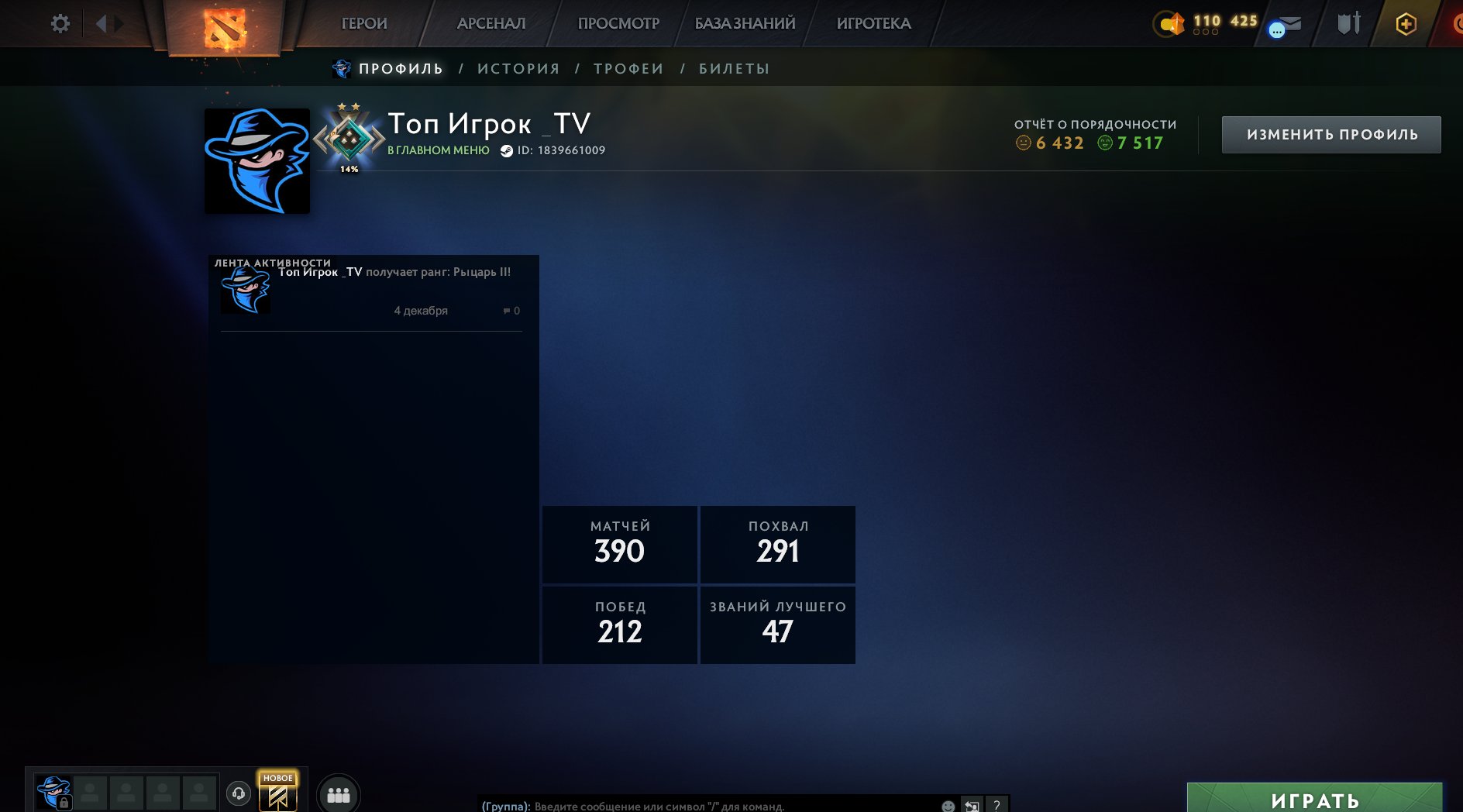Open the settings gear

pyautogui.click(x=60, y=23)
